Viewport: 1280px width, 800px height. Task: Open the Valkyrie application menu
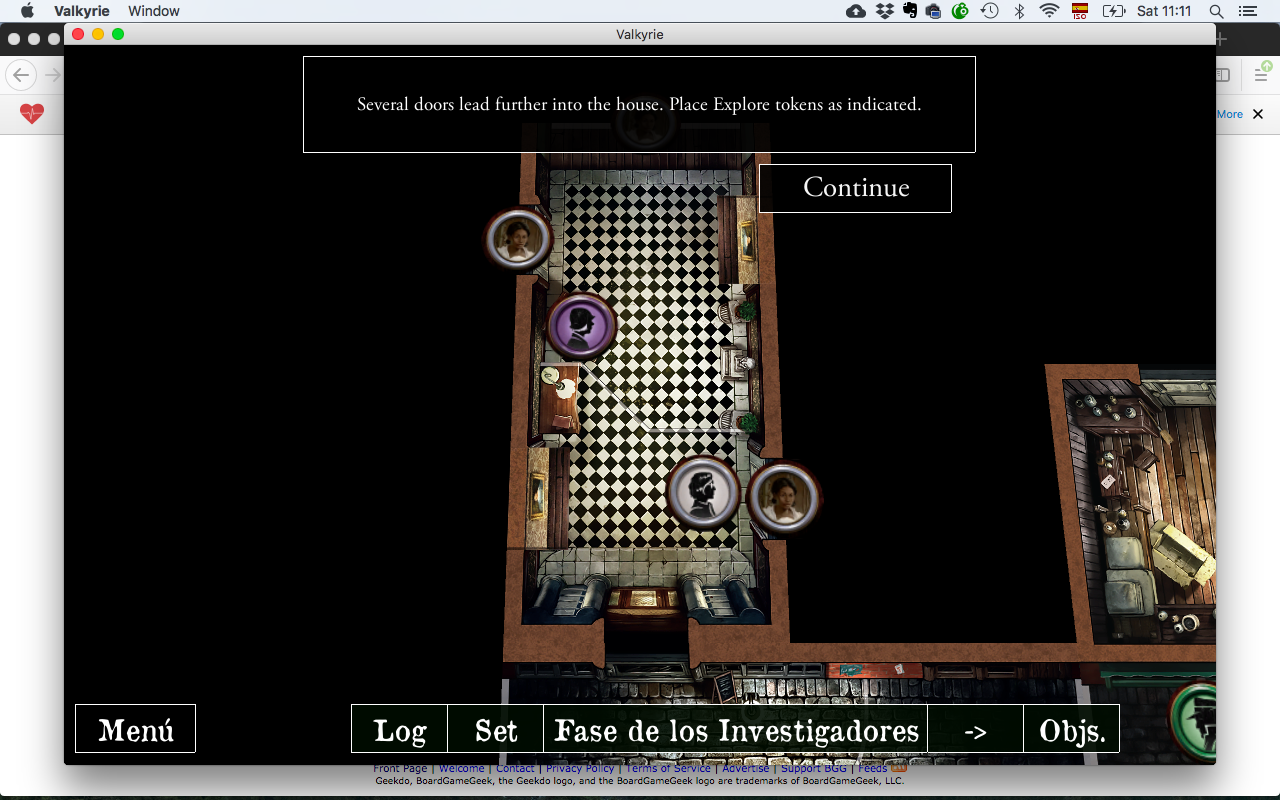point(81,11)
